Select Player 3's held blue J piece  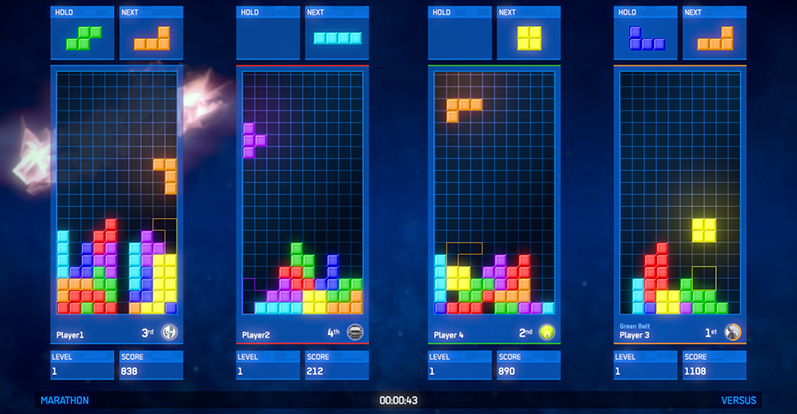pos(646,38)
